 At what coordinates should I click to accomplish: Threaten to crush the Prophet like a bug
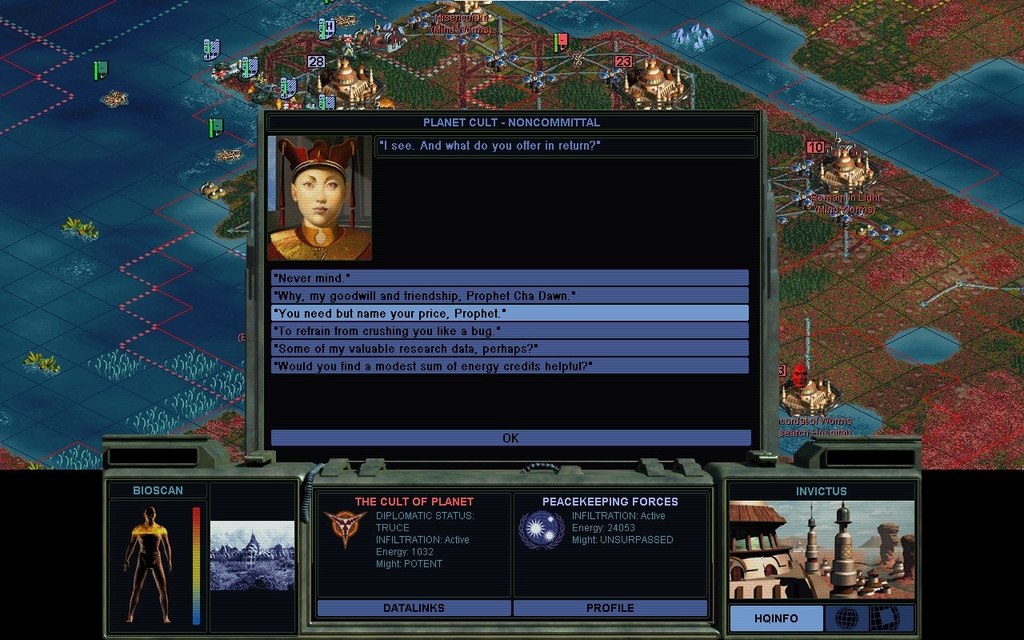coord(509,331)
